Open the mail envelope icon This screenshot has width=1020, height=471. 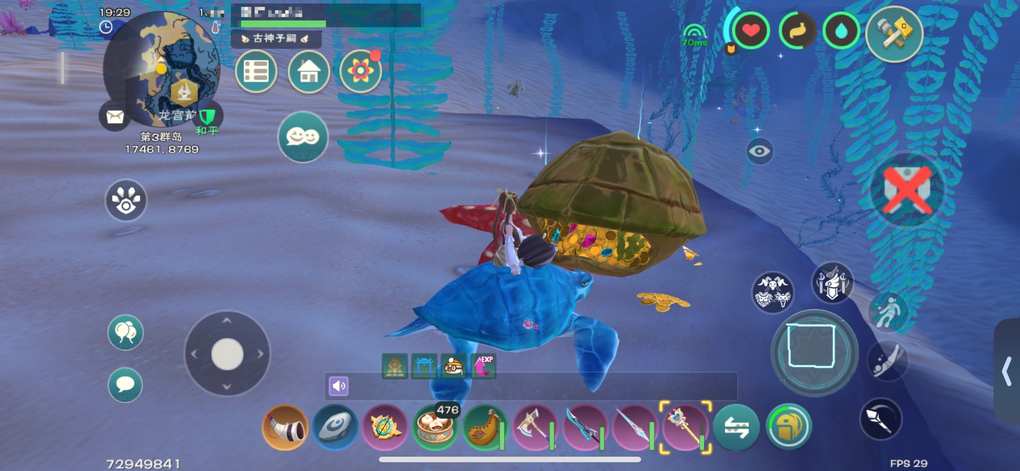(115, 116)
